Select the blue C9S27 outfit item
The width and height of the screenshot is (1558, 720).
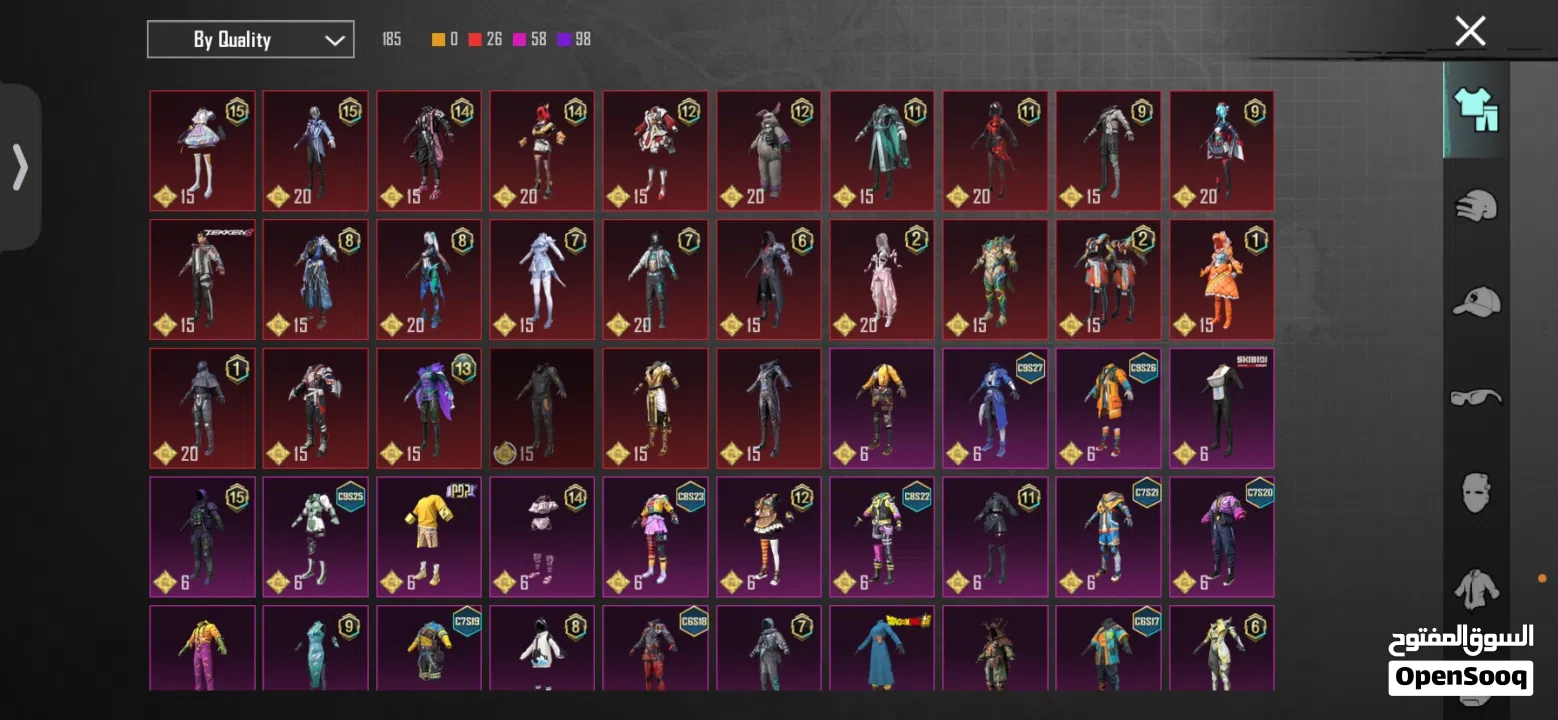click(x=995, y=408)
